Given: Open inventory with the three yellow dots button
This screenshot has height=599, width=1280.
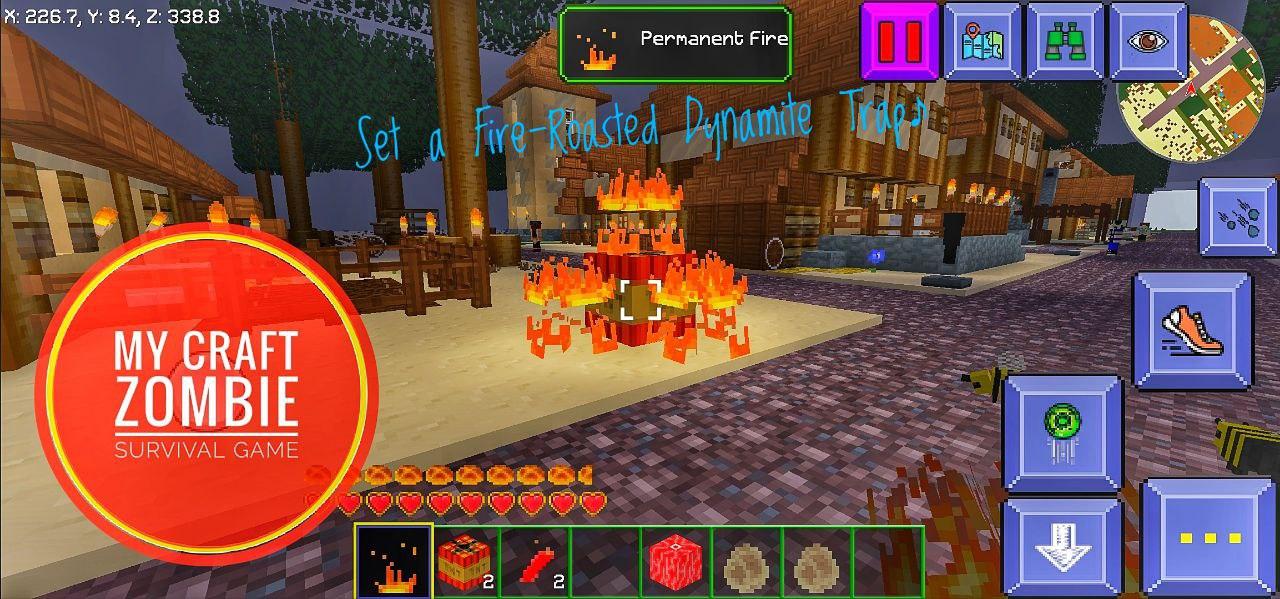Looking at the screenshot, I should point(1210,538).
